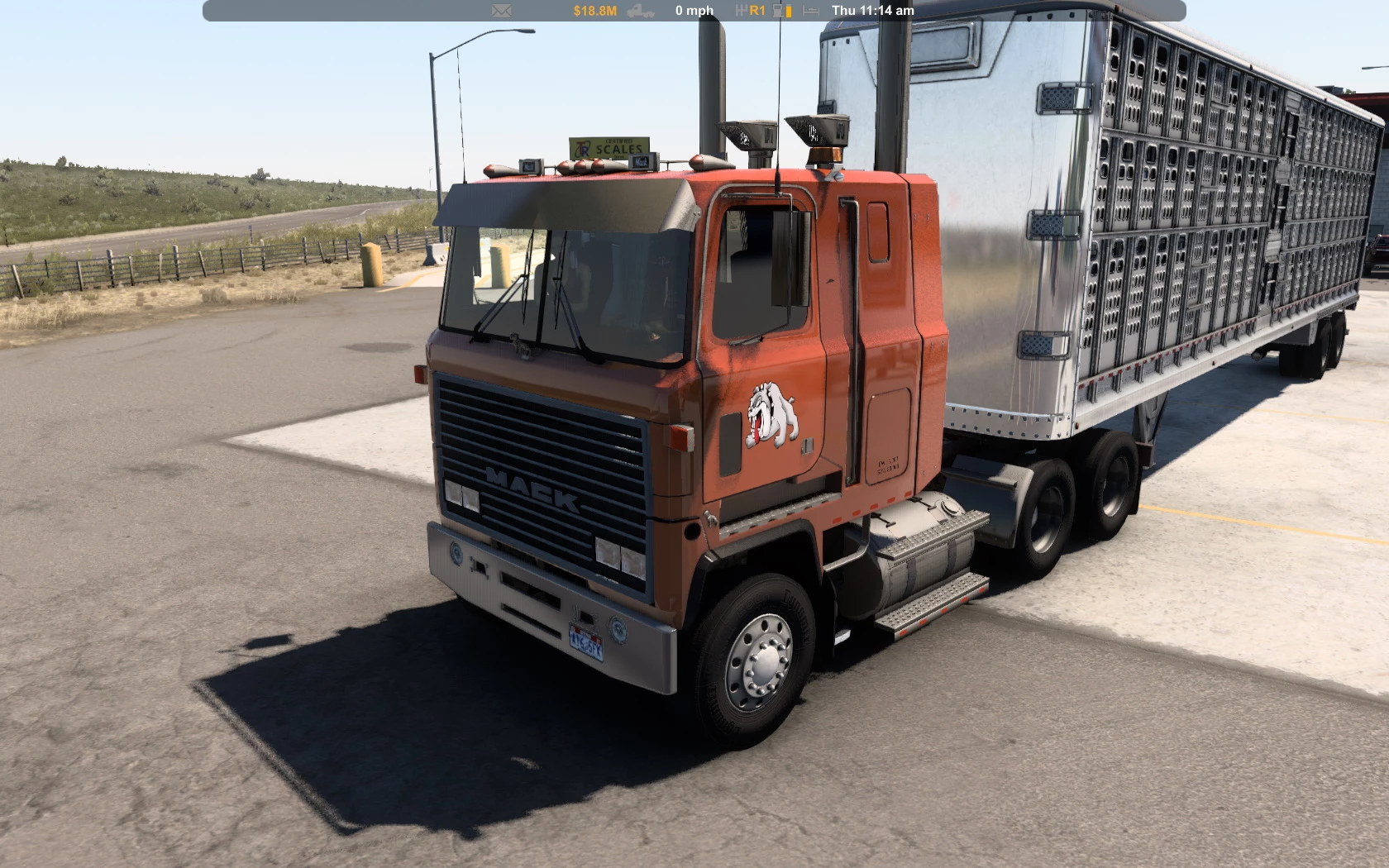The width and height of the screenshot is (1389, 868).
Task: Click the yellow fuel level indicator bar
Action: click(x=788, y=11)
